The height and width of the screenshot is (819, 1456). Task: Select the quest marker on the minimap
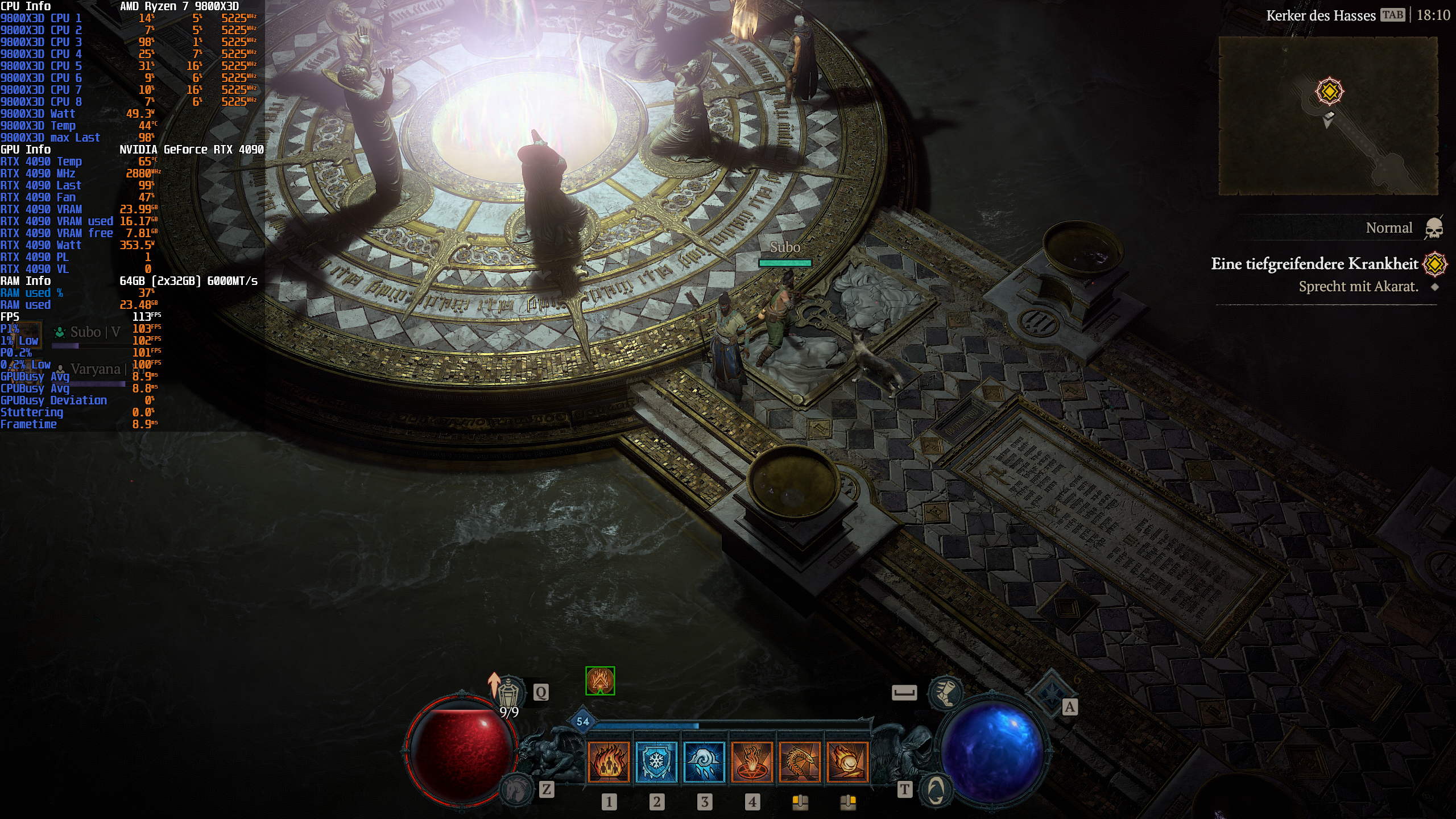(x=1329, y=92)
